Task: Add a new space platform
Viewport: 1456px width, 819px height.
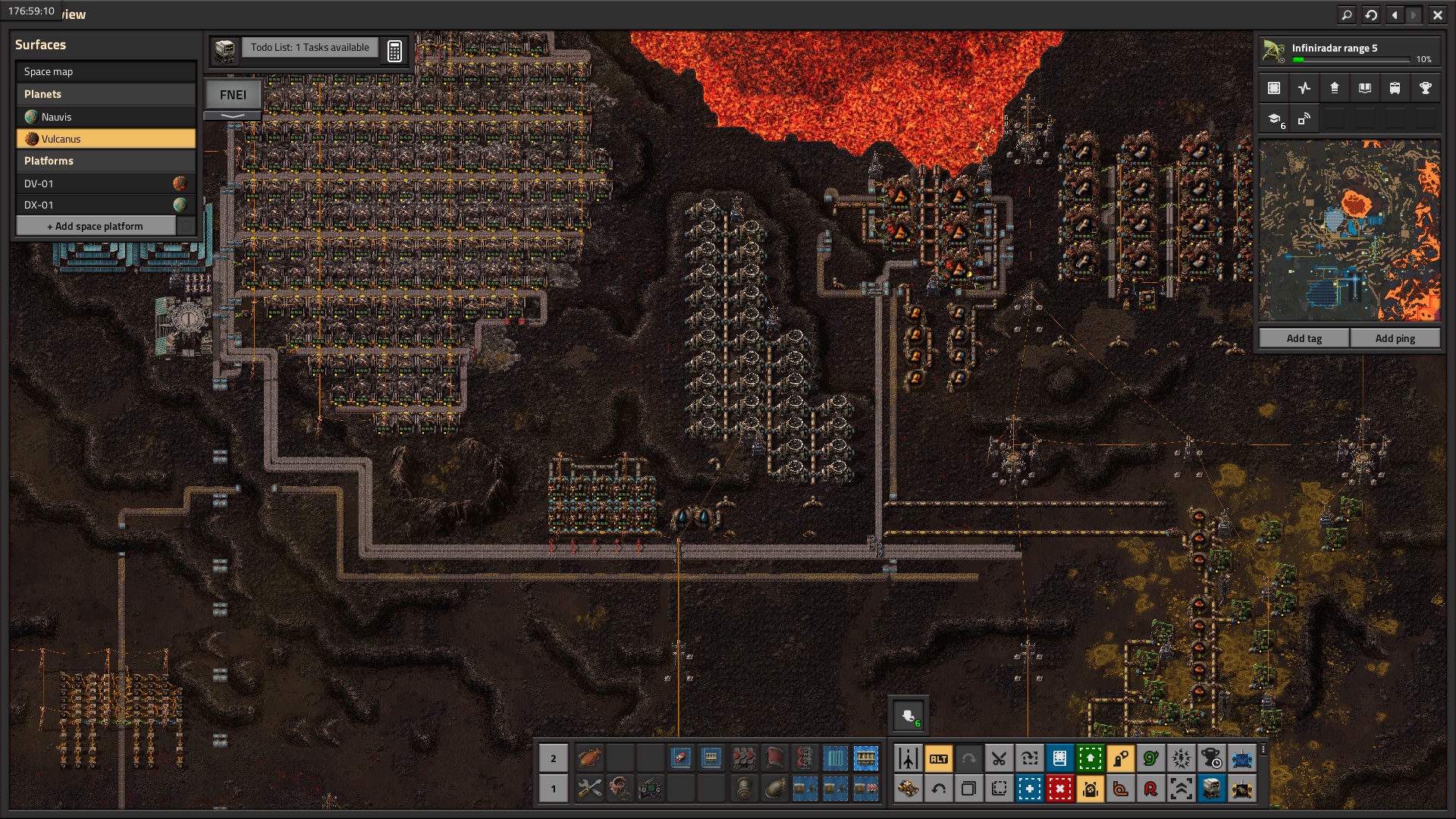Action: click(96, 226)
